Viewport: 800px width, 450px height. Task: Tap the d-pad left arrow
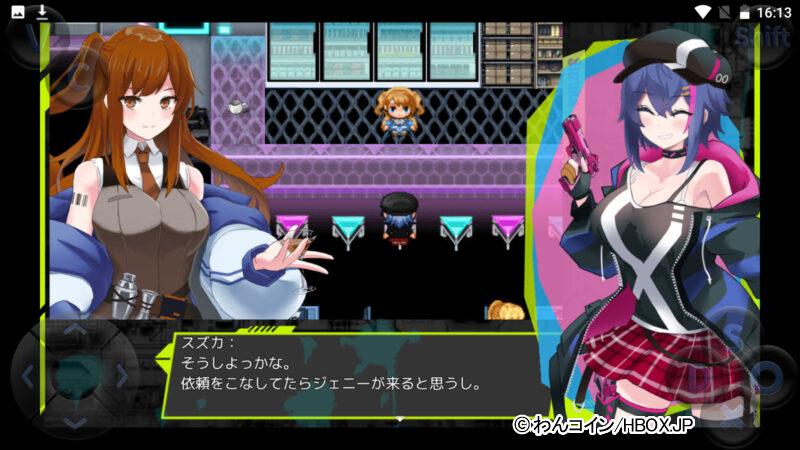click(x=28, y=377)
